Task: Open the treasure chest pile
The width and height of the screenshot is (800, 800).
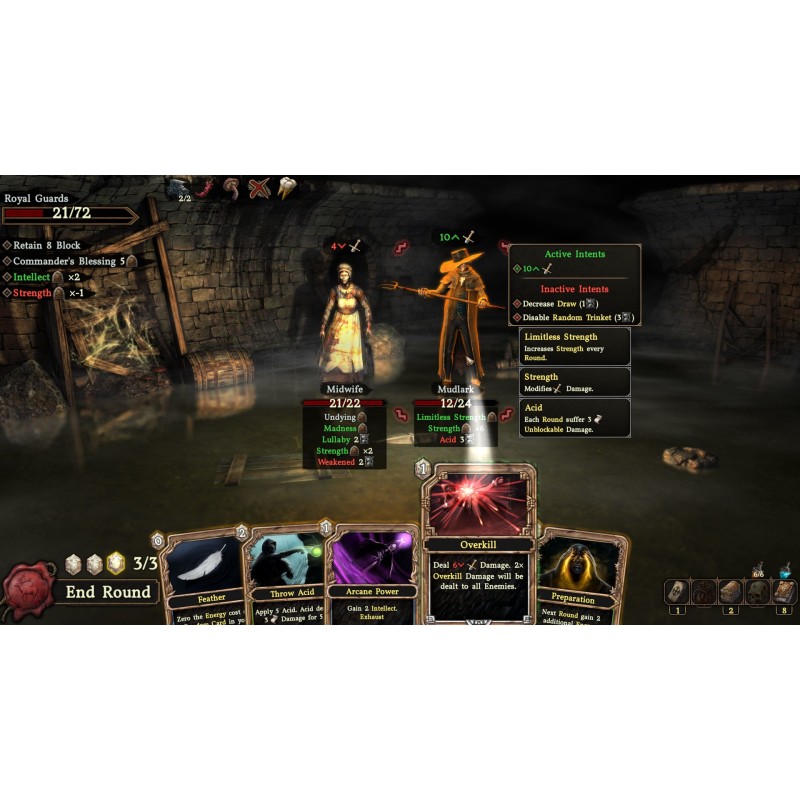Action: click(x=731, y=591)
